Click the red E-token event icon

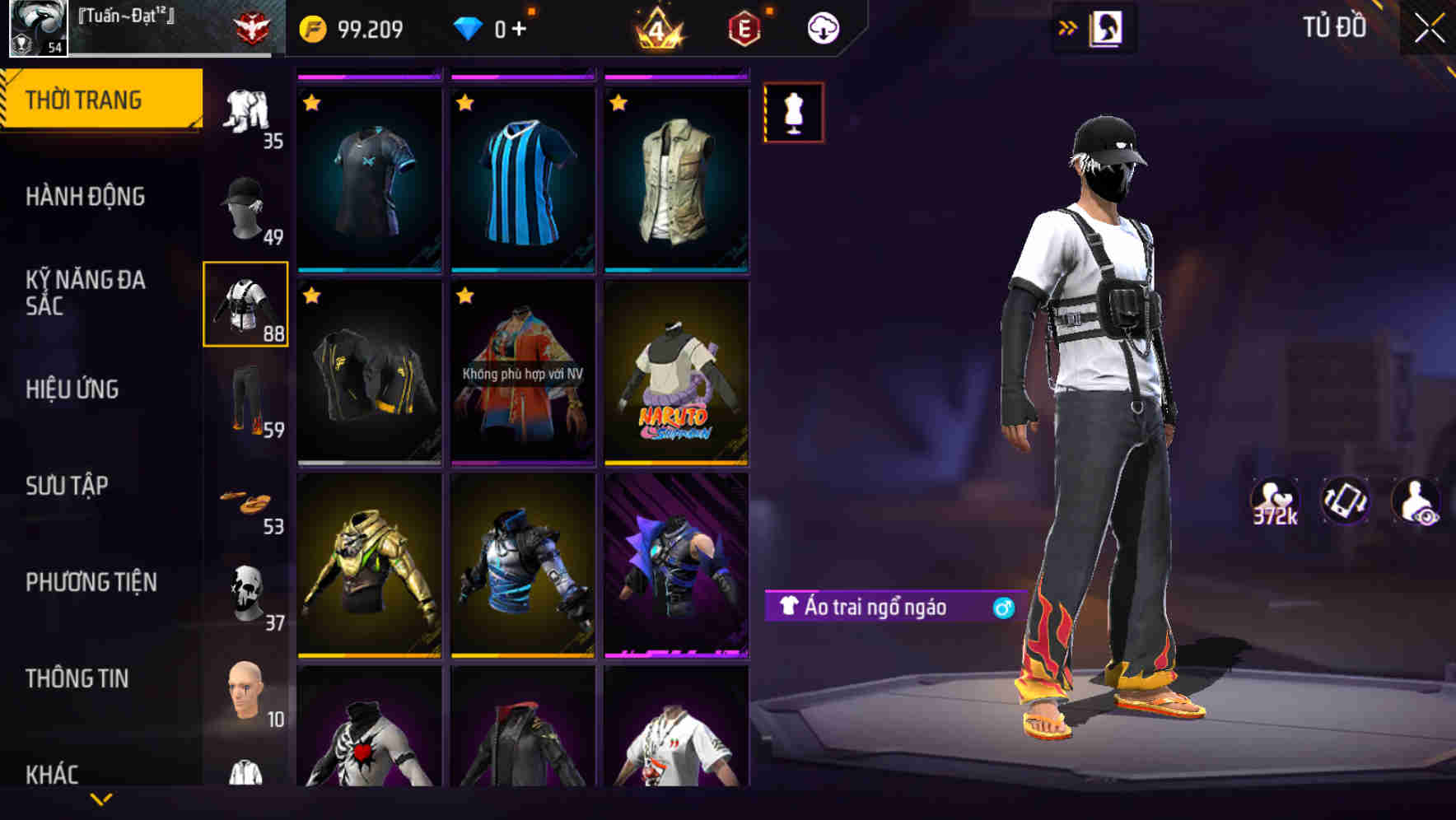coord(742,27)
